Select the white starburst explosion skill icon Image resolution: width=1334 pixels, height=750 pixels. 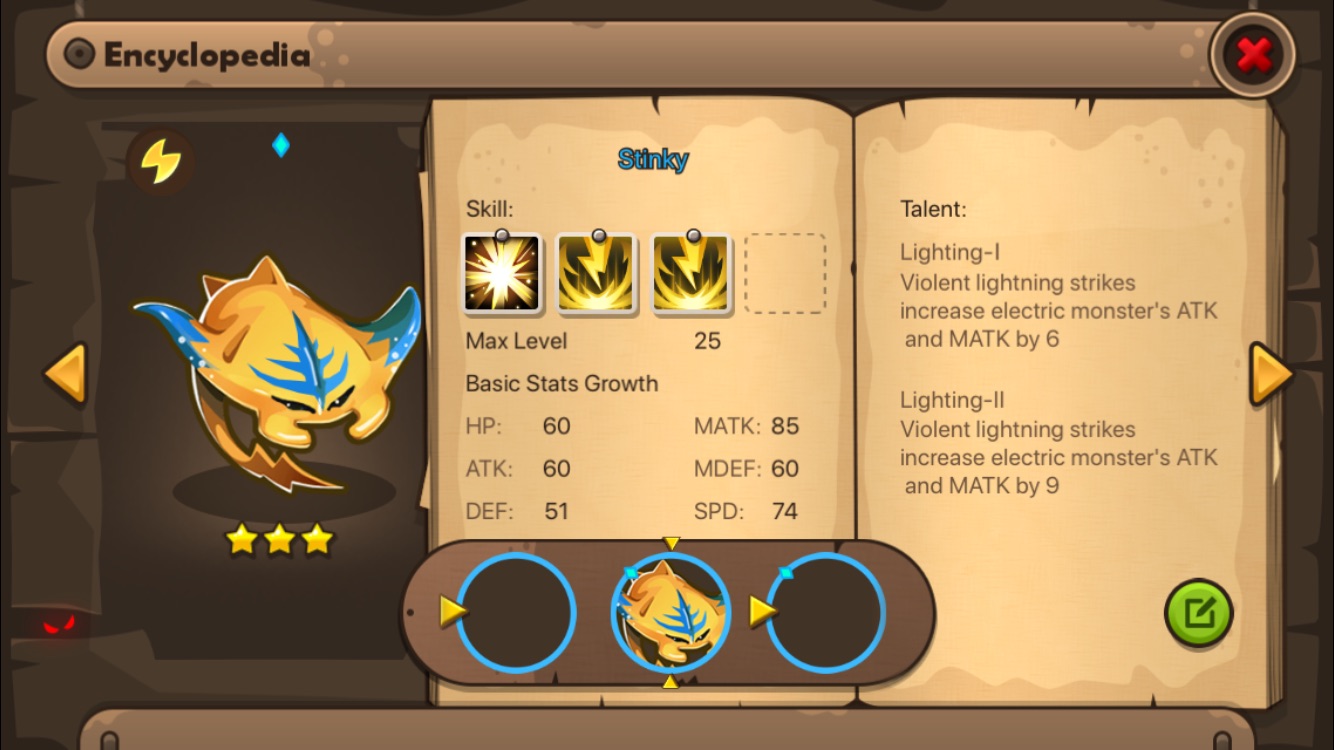click(x=501, y=274)
